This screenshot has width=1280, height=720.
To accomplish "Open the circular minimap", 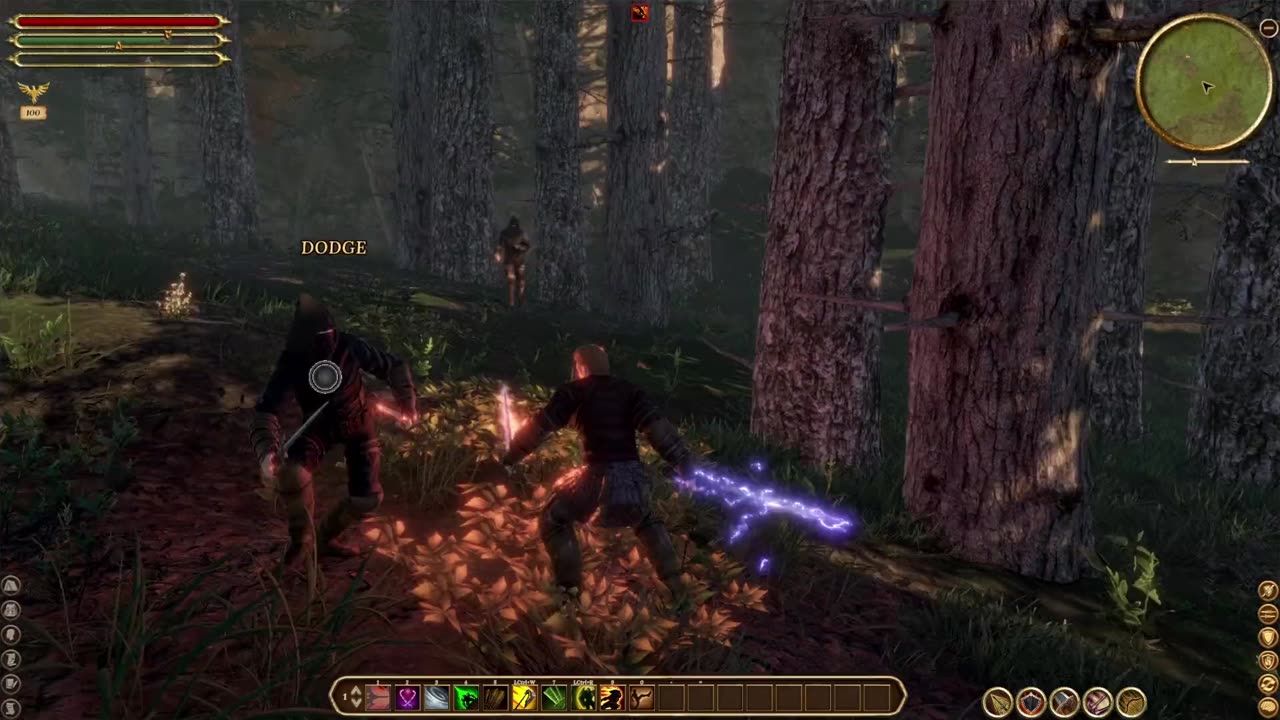I will (x=1205, y=83).
